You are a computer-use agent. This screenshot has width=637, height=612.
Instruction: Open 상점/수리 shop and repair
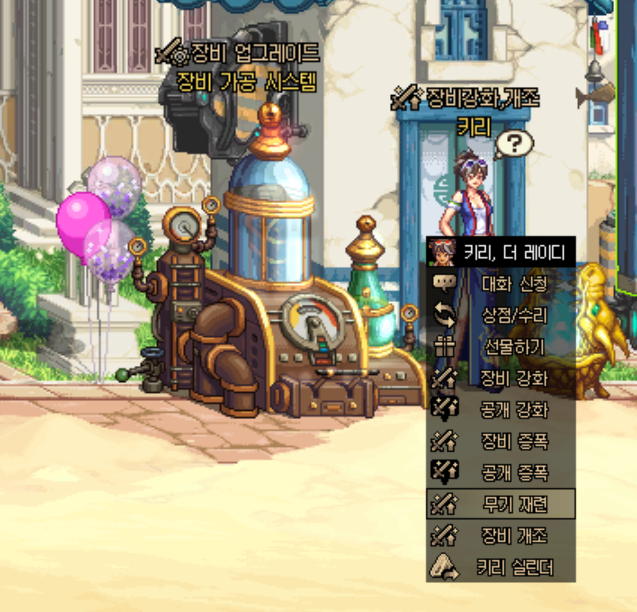click(x=512, y=314)
